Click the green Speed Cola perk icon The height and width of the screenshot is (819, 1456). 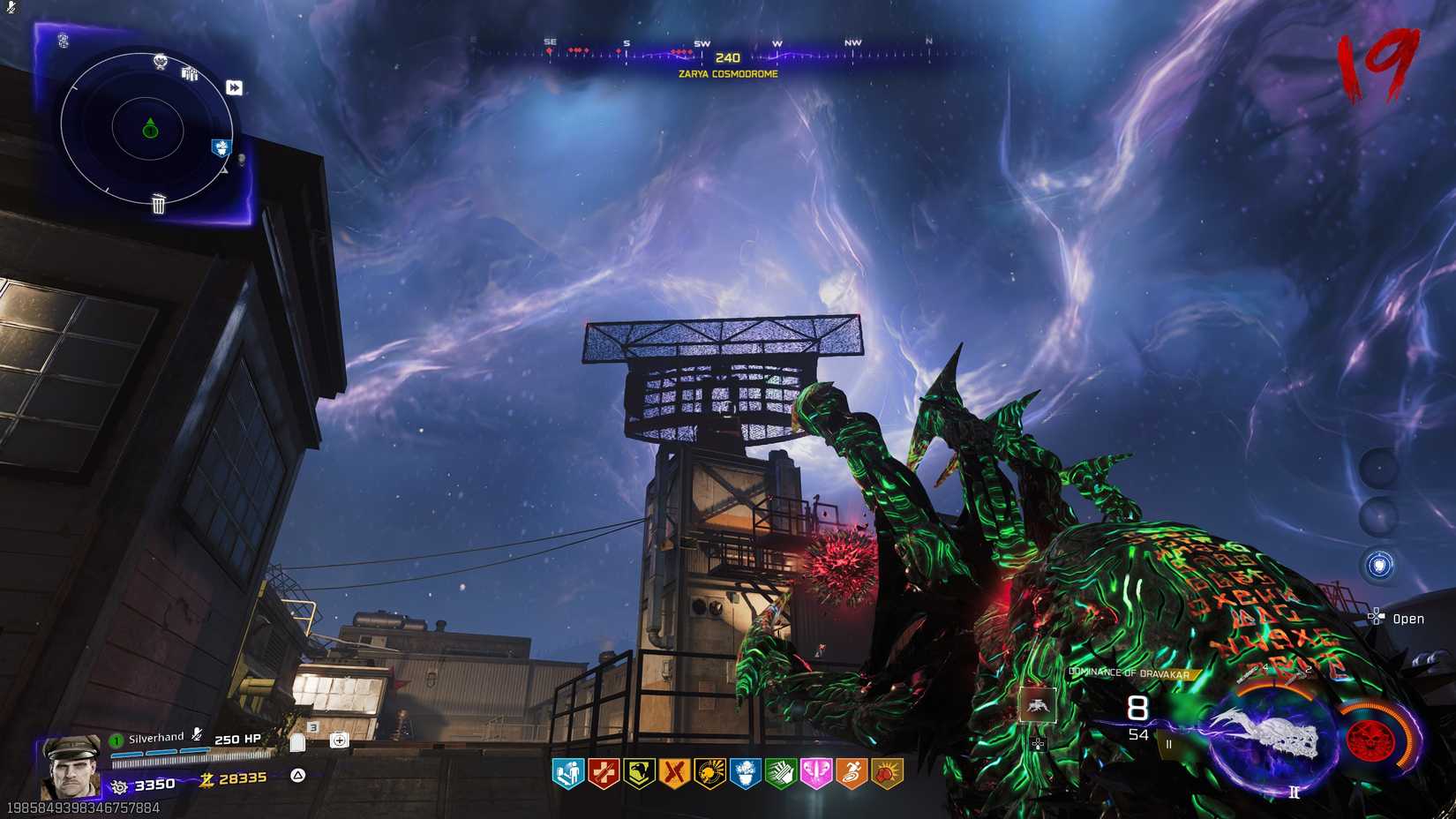(x=781, y=772)
